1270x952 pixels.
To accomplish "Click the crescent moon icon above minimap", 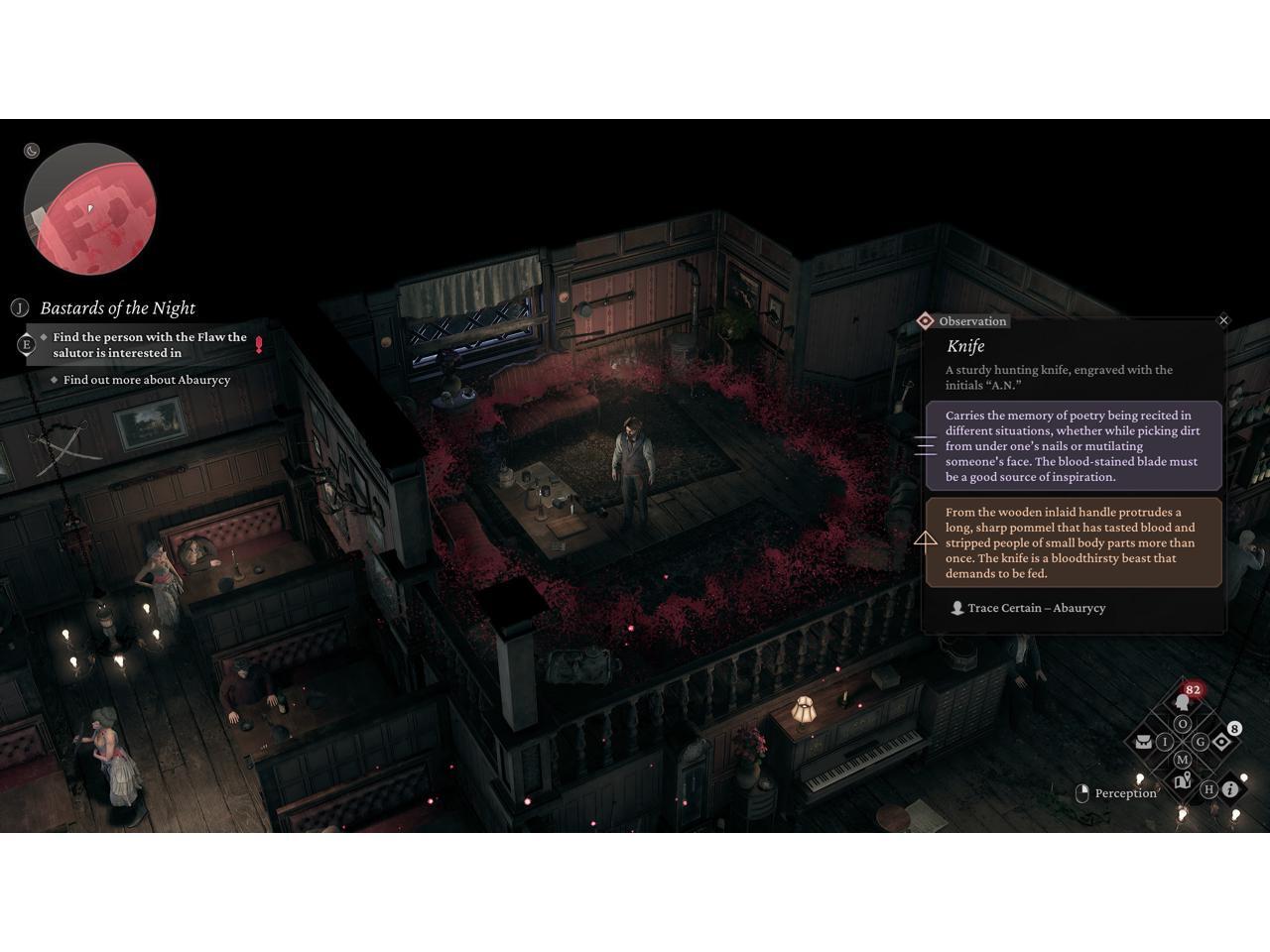I will pos(32,151).
